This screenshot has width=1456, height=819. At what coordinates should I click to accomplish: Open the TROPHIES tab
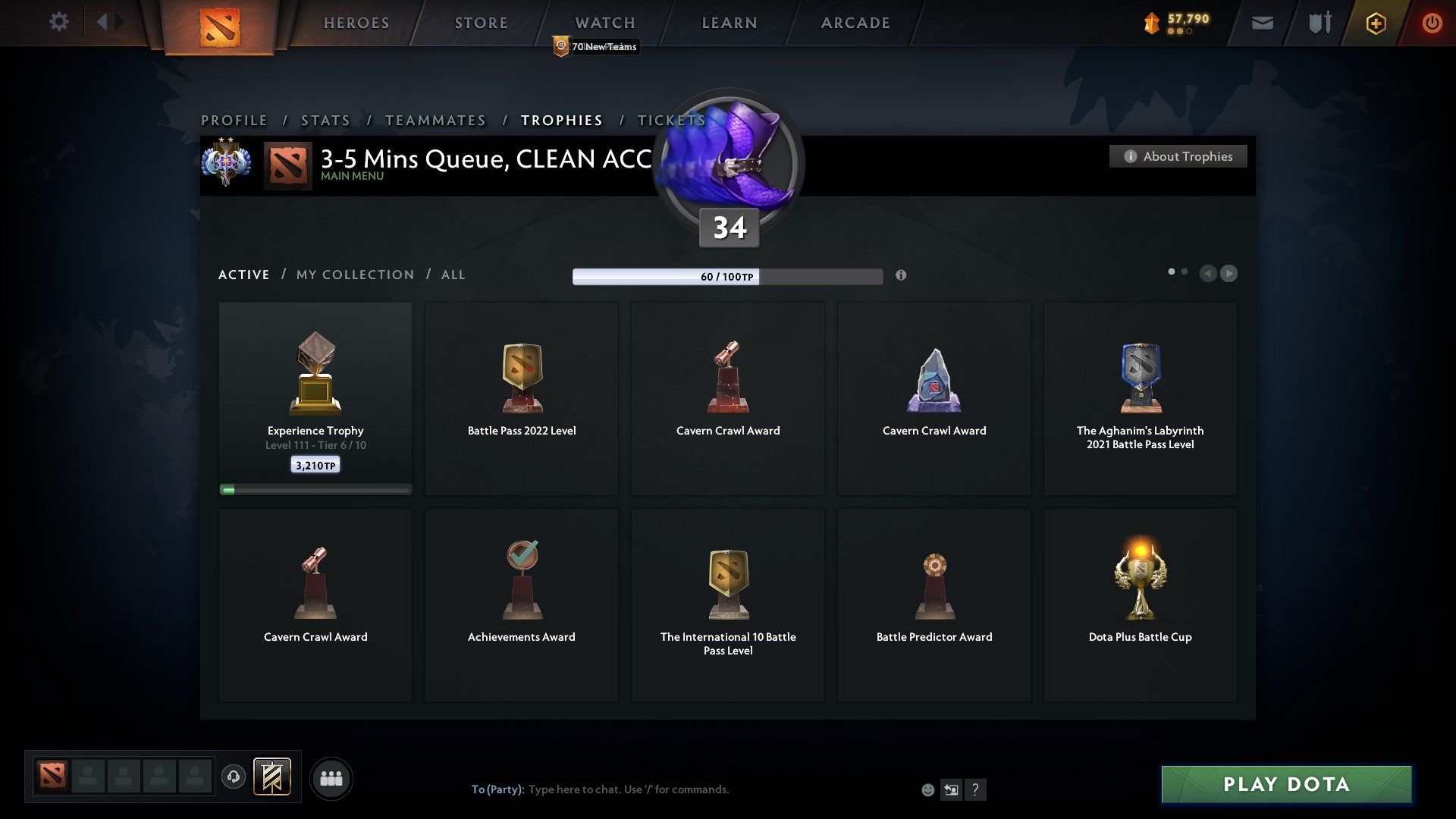coord(560,120)
